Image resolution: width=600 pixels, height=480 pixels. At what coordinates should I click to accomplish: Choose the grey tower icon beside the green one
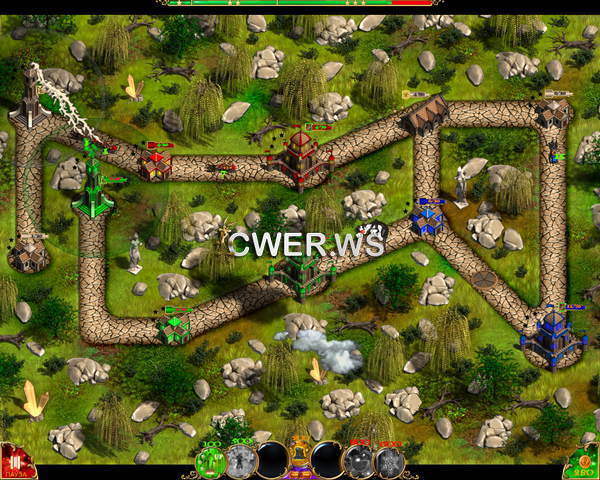(240, 460)
